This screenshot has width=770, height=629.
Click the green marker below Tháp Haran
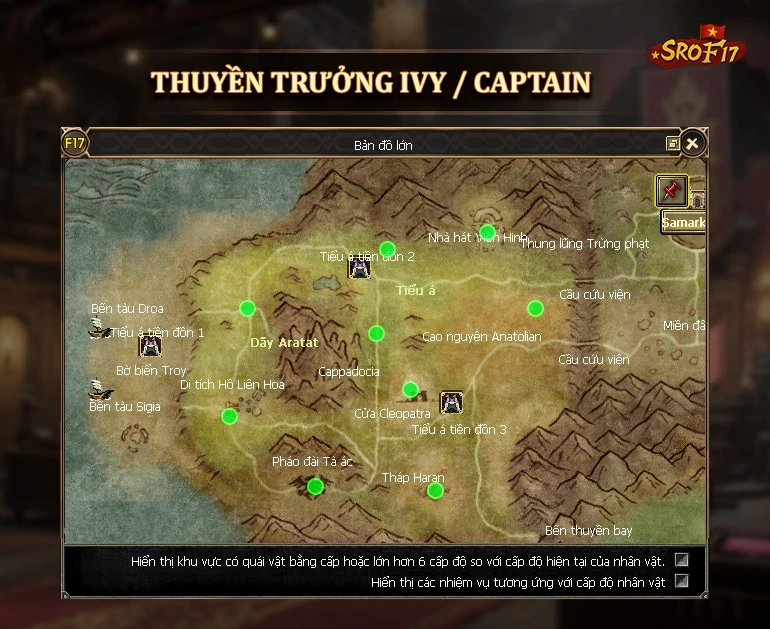point(435,490)
